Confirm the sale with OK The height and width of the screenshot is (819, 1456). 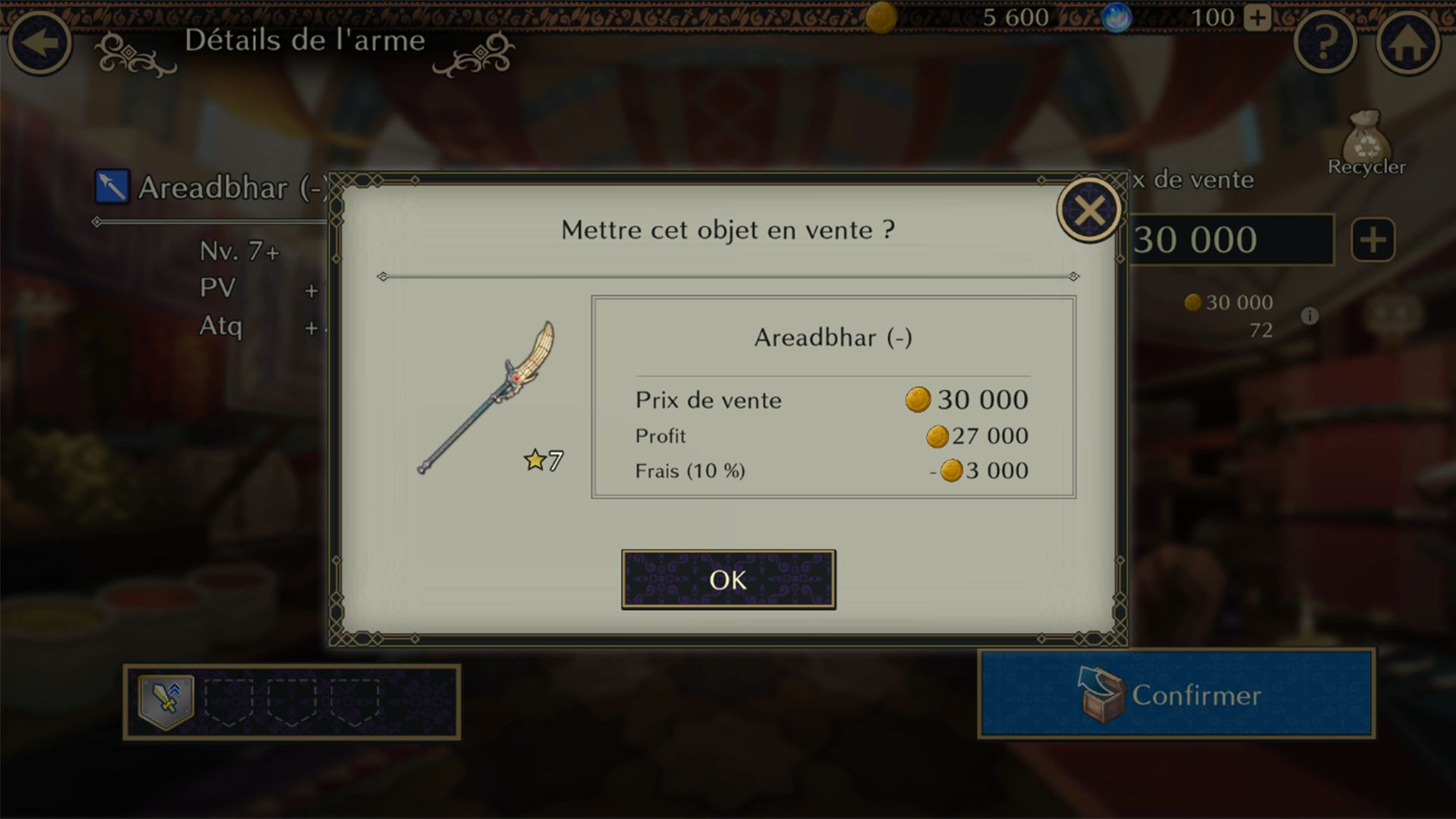[728, 580]
